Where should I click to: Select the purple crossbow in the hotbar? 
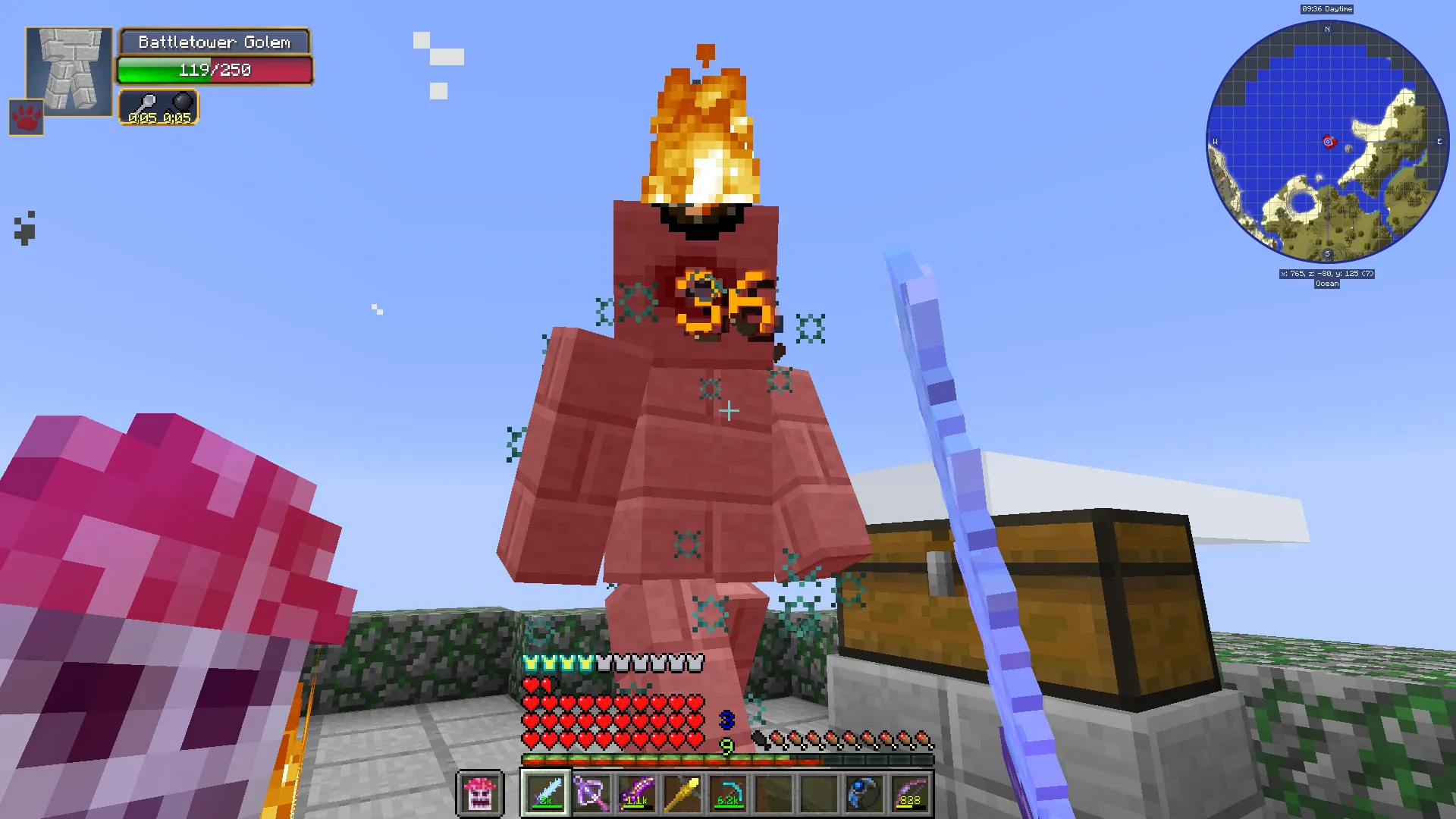[x=592, y=792]
